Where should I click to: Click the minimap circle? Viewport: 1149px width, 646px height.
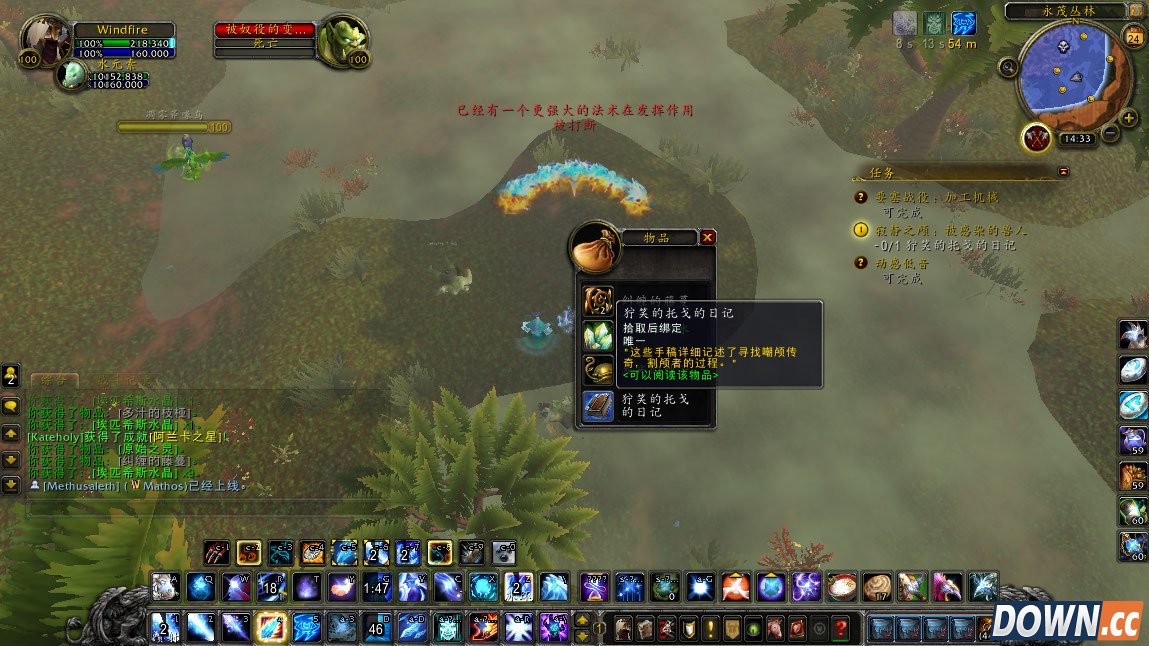pos(1070,75)
